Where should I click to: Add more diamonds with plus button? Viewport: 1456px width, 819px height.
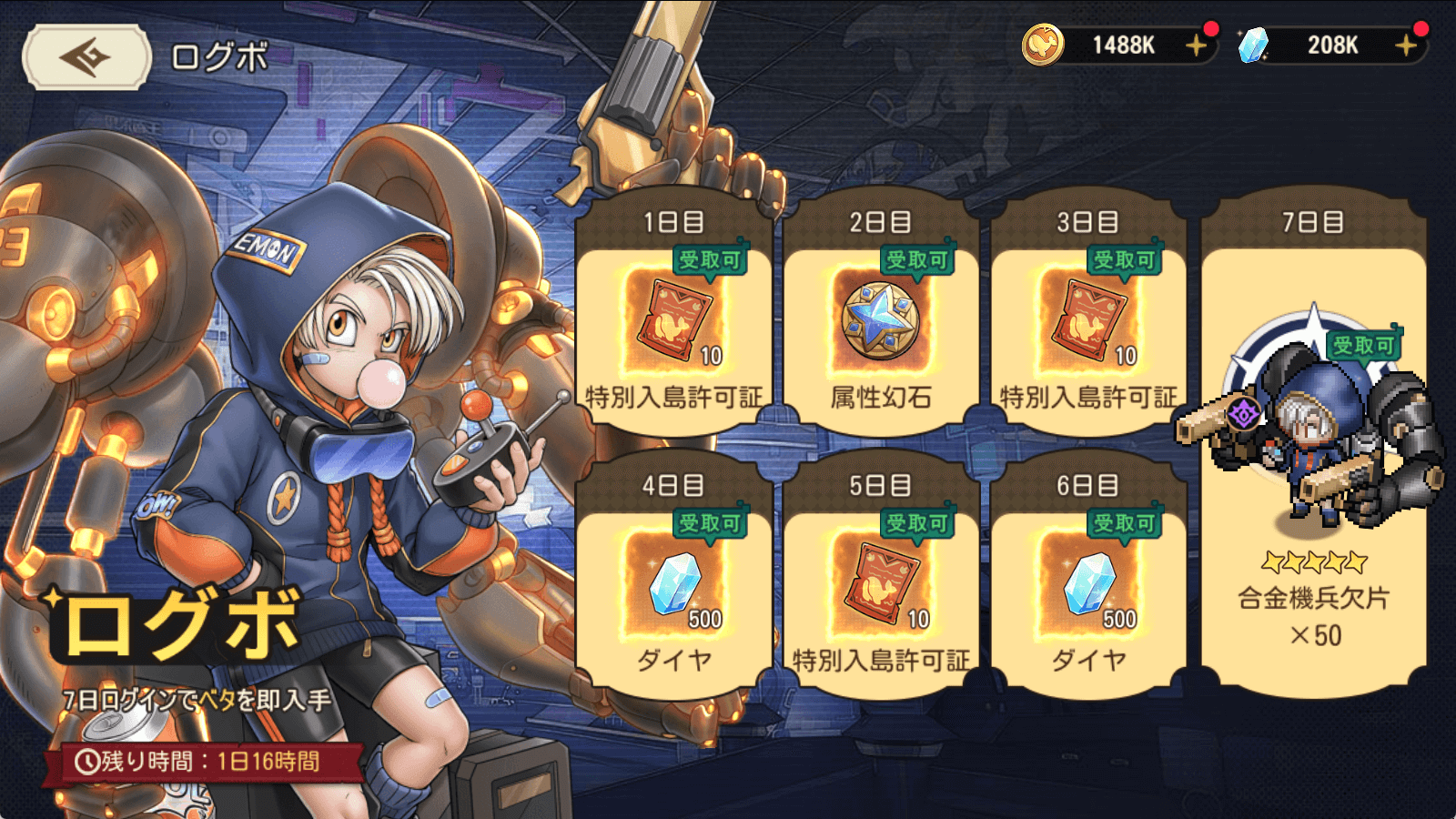[1406, 45]
